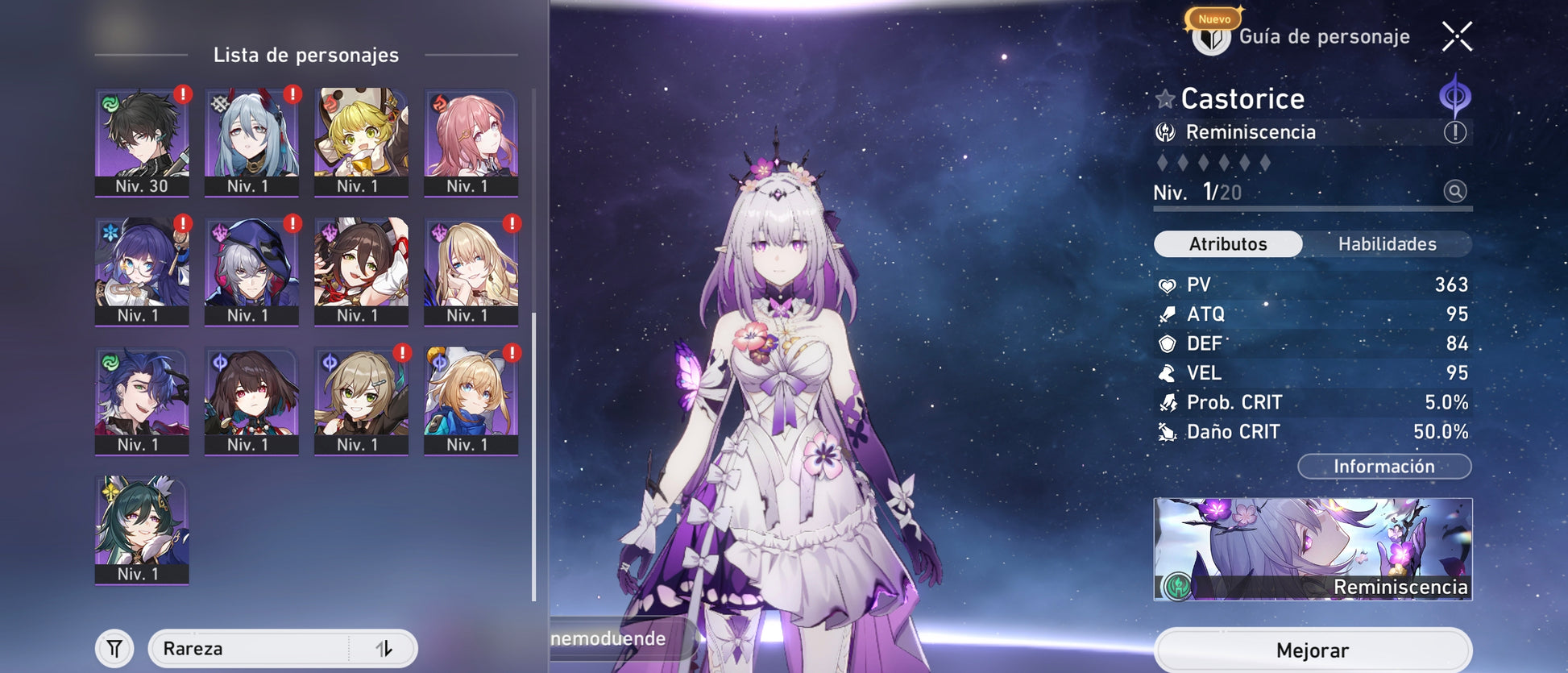Tap the Mejorar upgrade button
1568x673 pixels.
[x=1312, y=650]
